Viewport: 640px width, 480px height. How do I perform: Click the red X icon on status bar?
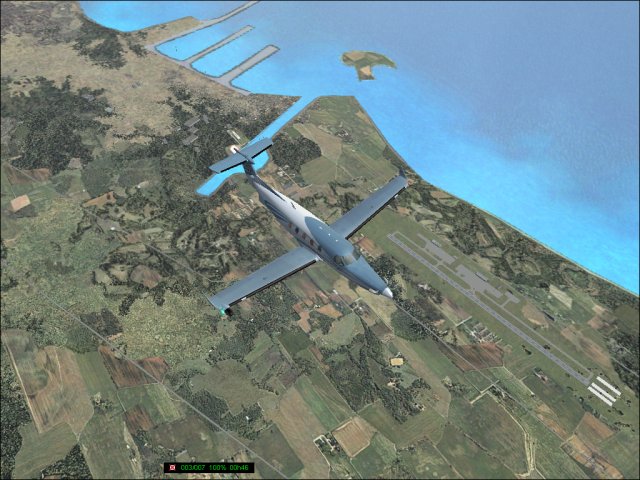[172, 467]
